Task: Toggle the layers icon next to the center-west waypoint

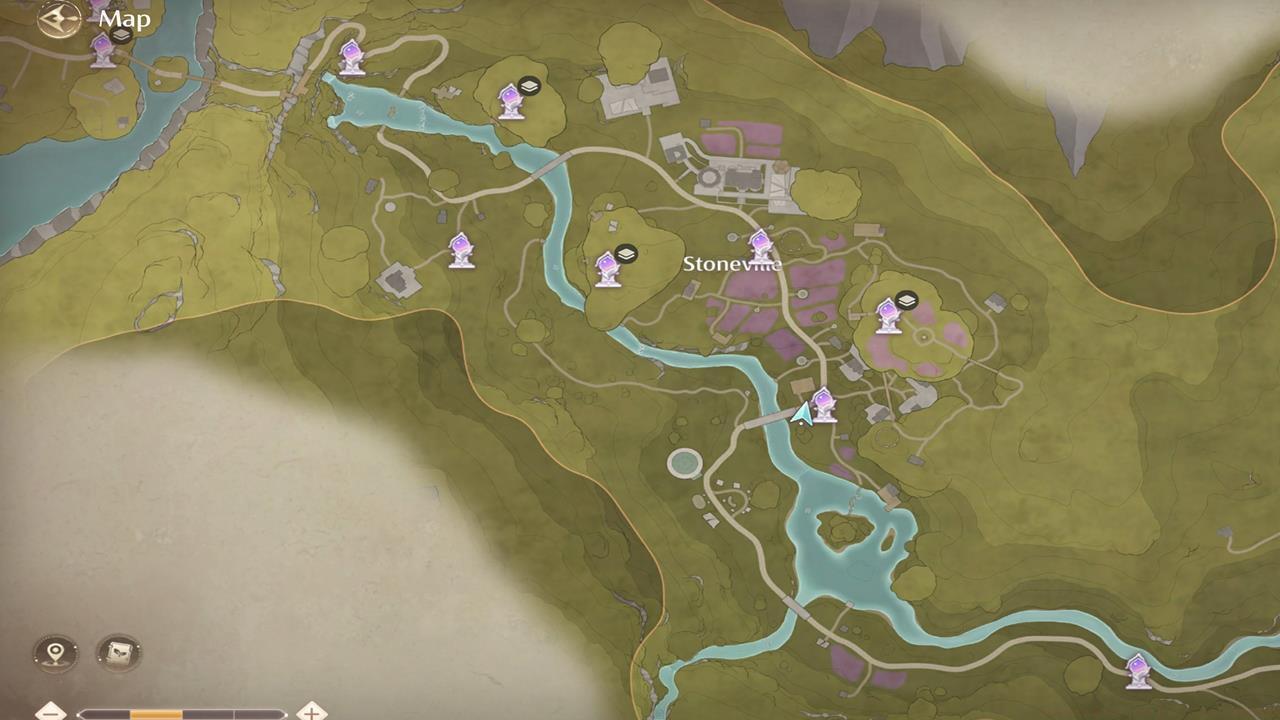Action: [x=625, y=253]
